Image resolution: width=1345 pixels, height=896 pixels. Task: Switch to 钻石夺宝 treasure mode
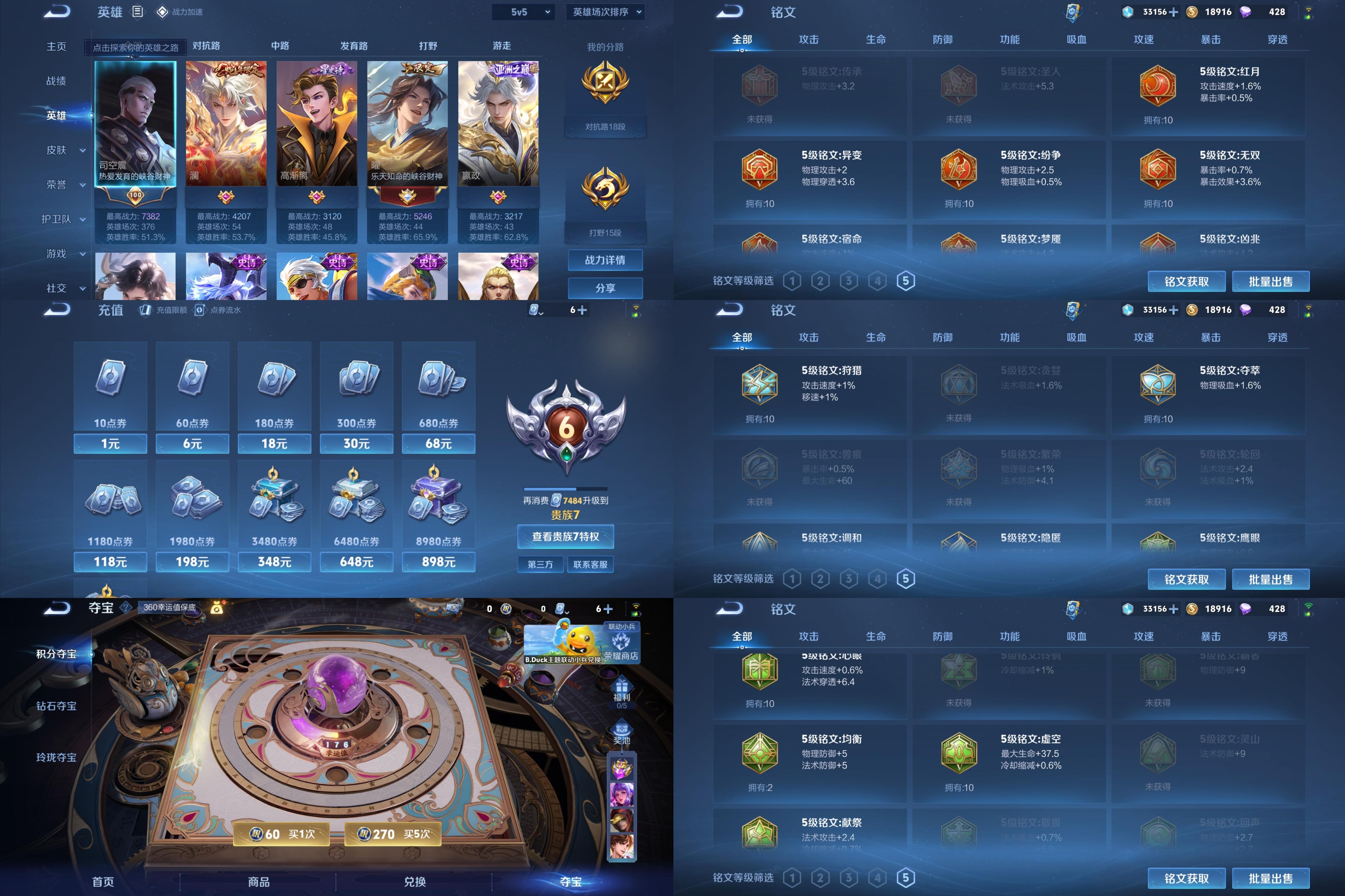point(56,706)
